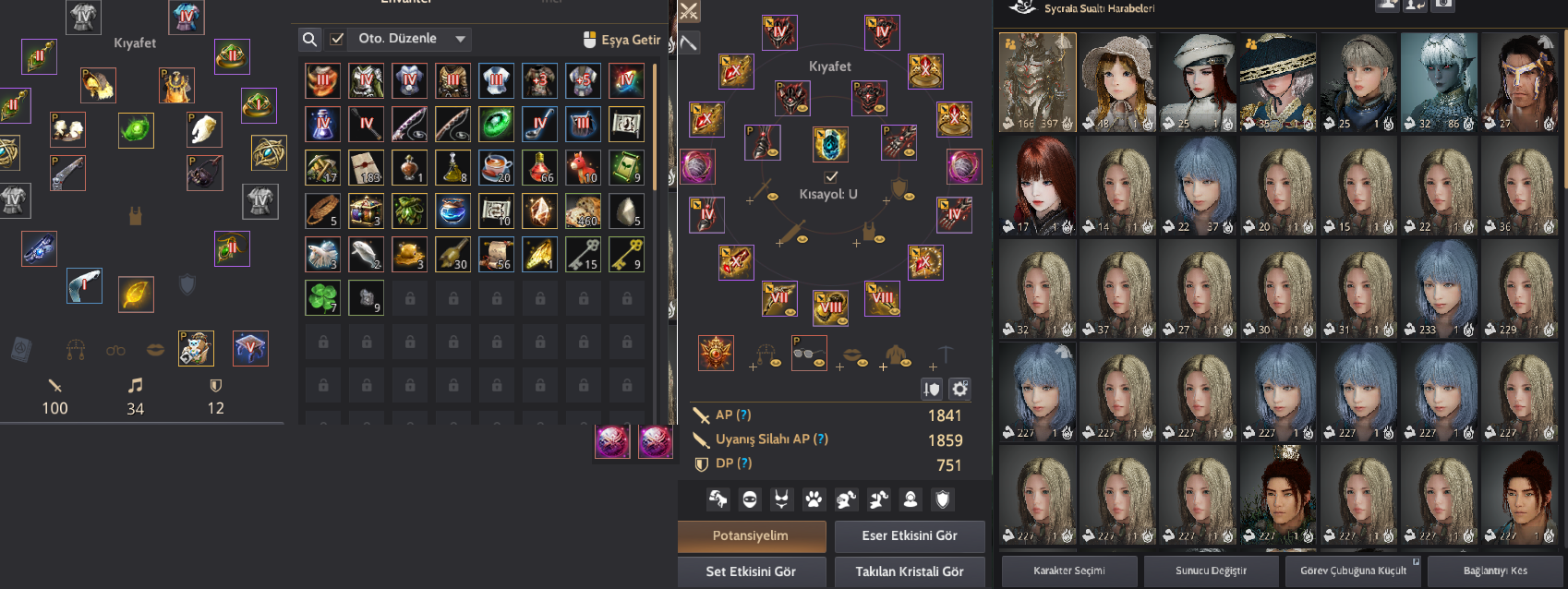The image size is (1568, 589).
Task: Select the four-leaf clover item
Action: pos(322,297)
